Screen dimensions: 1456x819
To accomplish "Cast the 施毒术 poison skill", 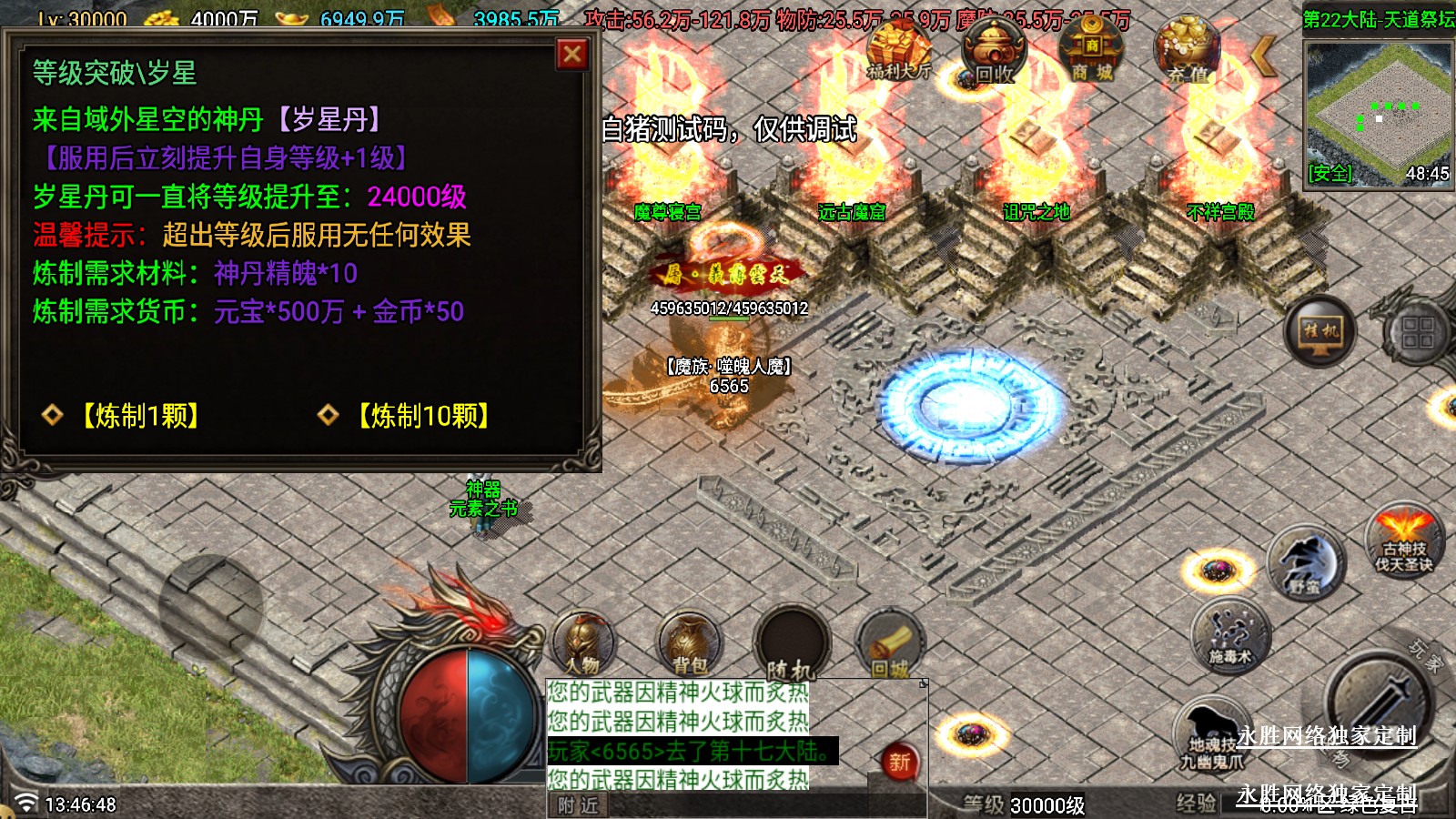I will (x=1230, y=635).
